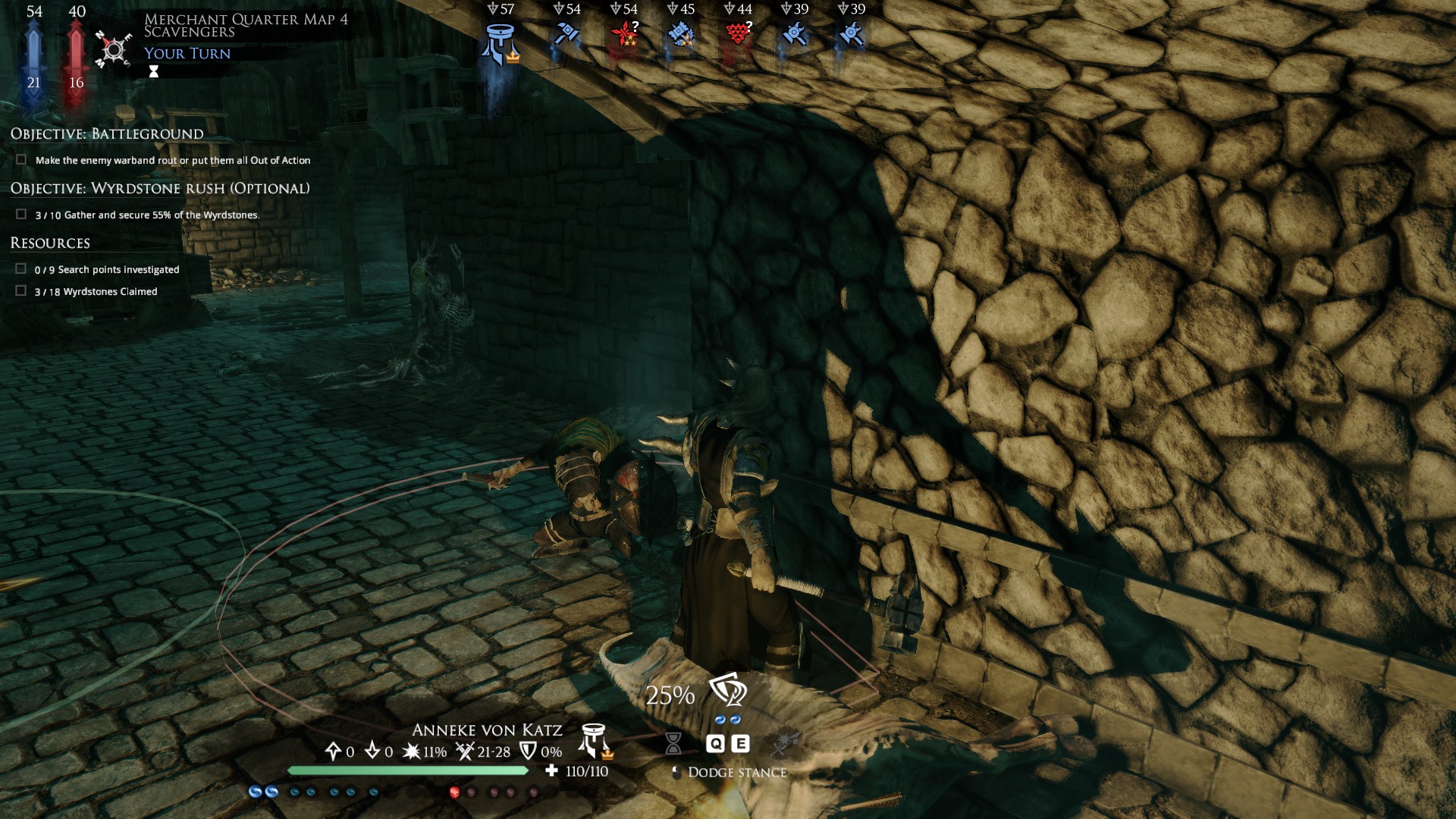Click Anneke von Katz's leader portrait icon
The width and height of the screenshot is (1456, 819).
[x=595, y=741]
